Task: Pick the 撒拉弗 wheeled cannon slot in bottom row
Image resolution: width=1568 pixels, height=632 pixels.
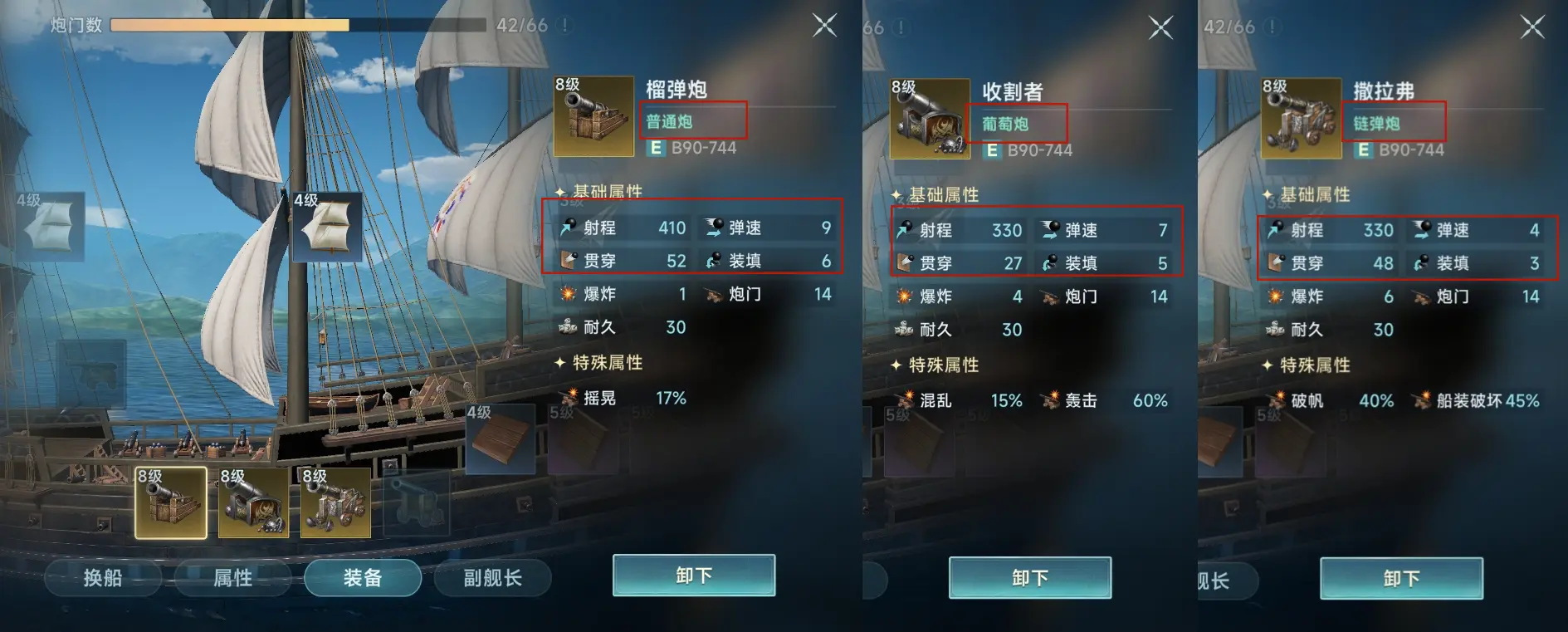Action: coord(335,502)
